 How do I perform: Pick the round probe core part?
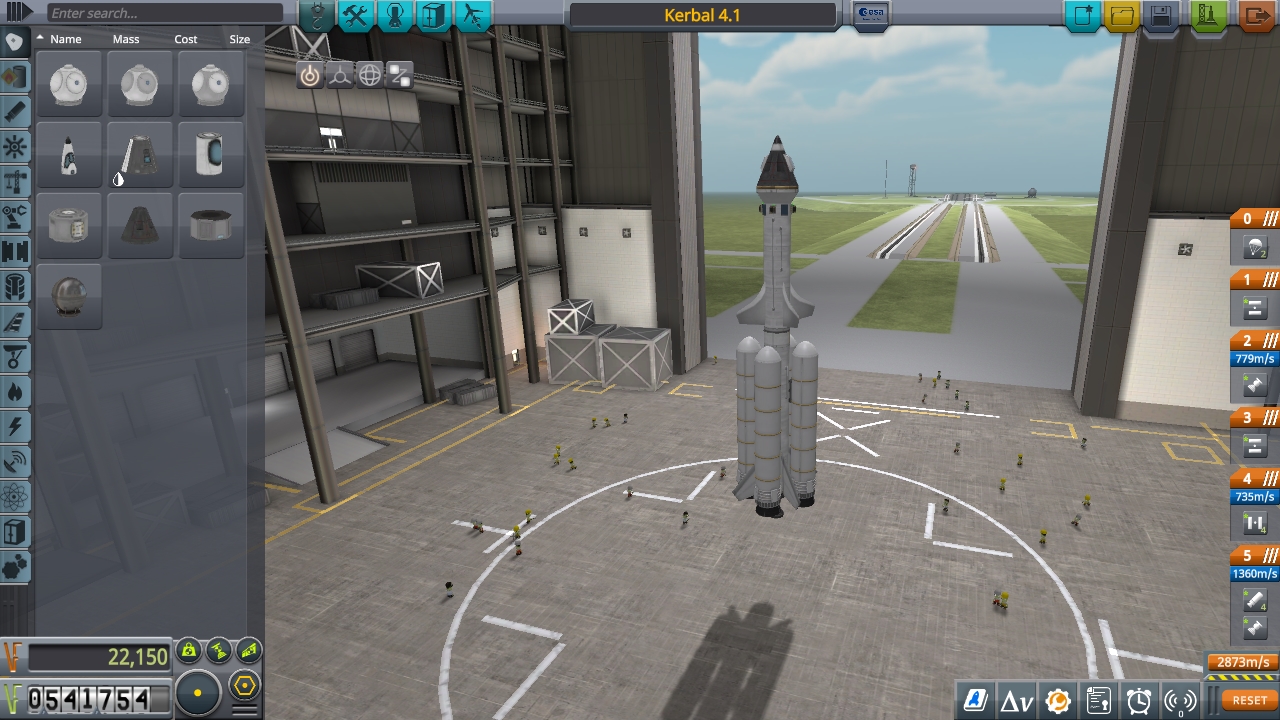tap(69, 296)
